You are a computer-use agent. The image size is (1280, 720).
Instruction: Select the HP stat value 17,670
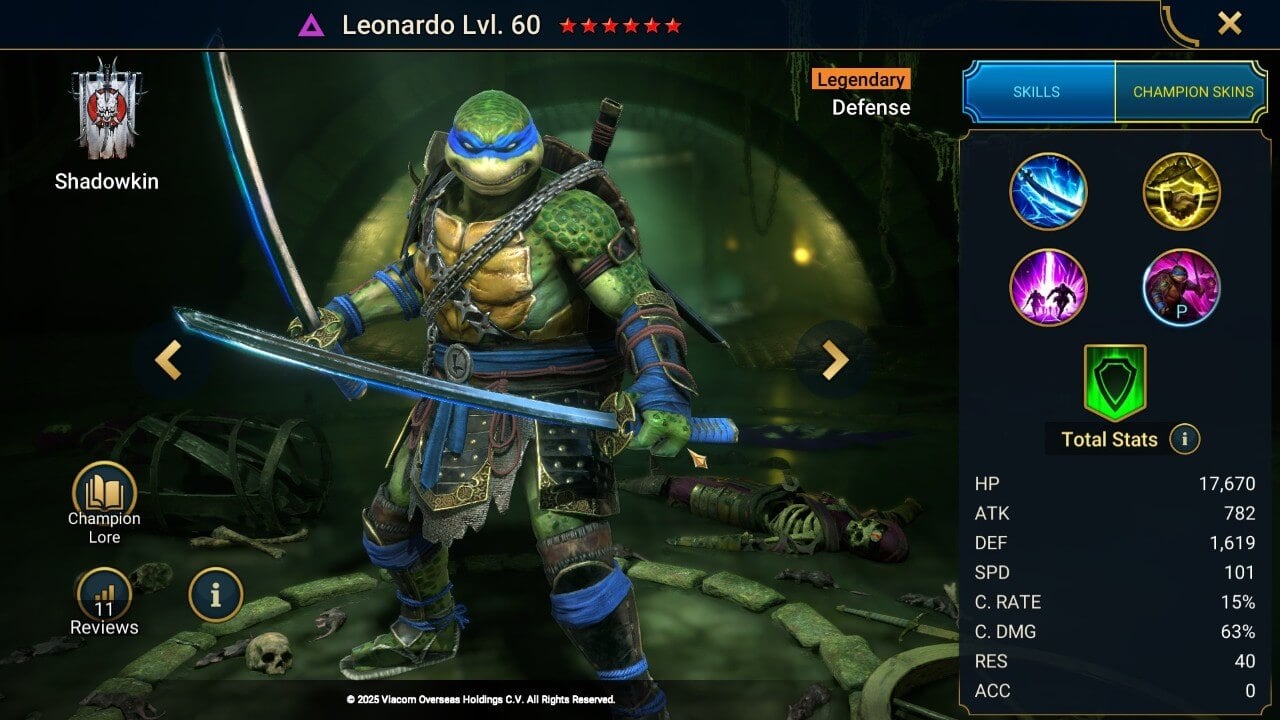click(x=1227, y=483)
